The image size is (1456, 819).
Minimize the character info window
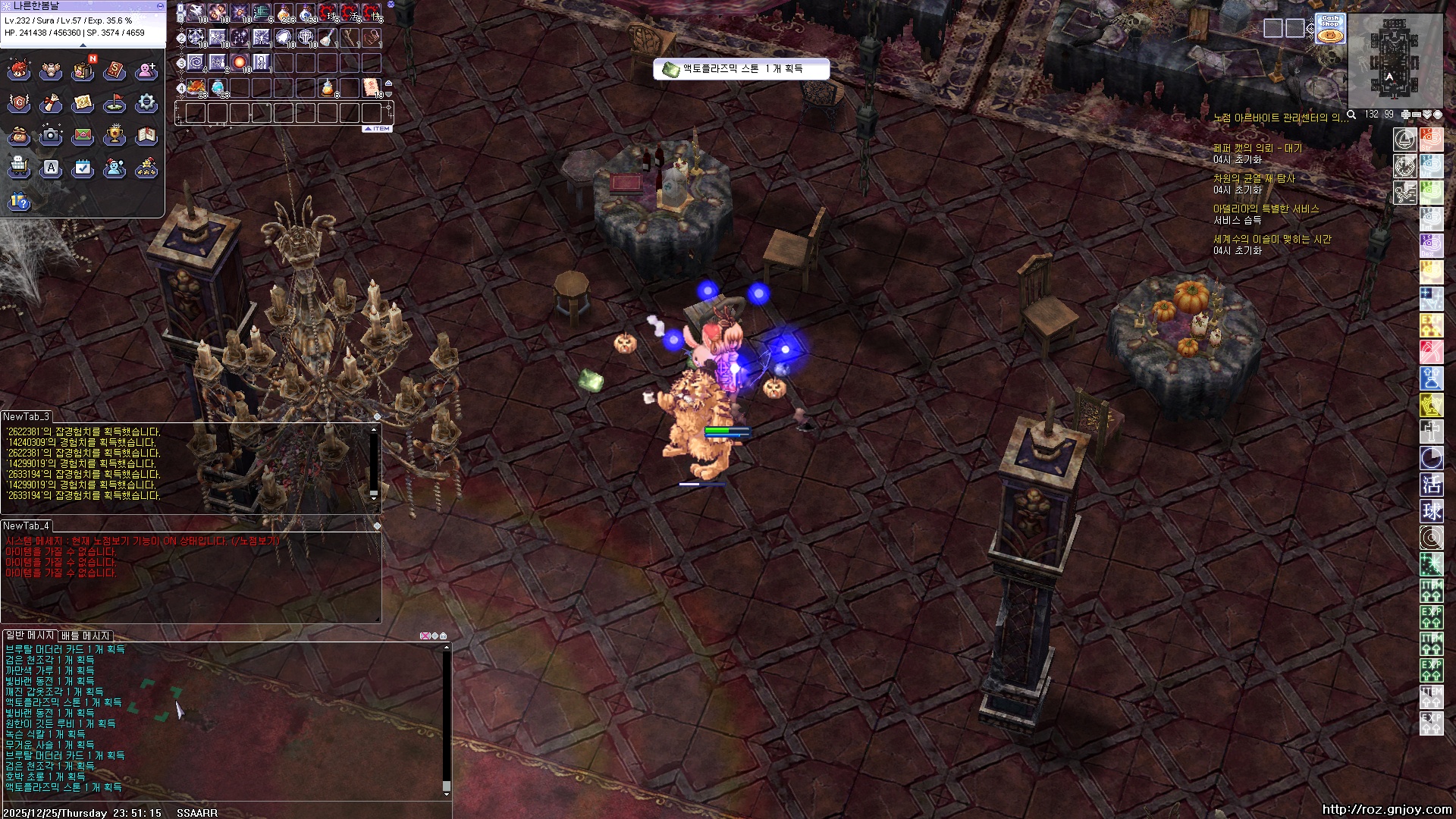(159, 5)
